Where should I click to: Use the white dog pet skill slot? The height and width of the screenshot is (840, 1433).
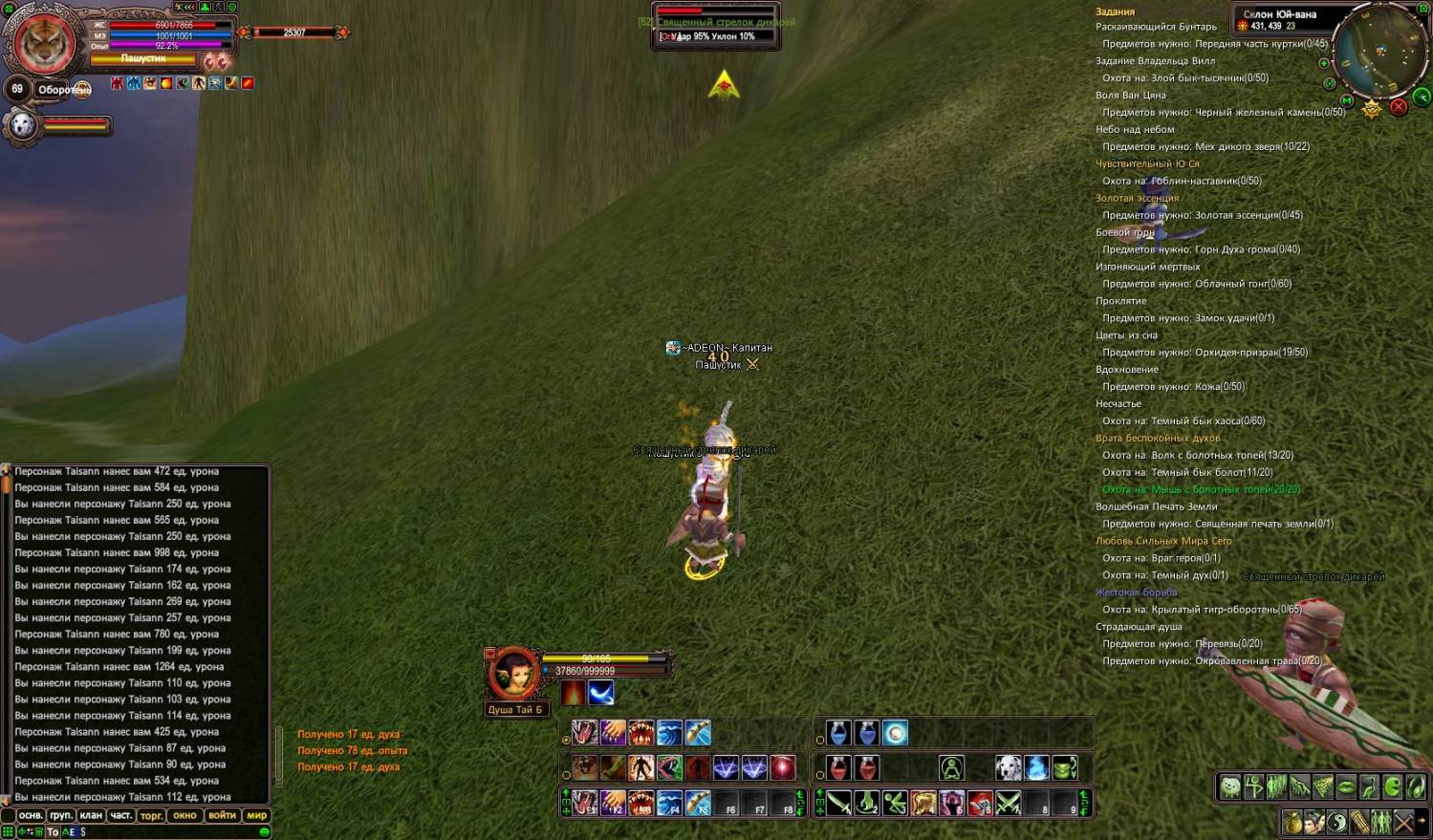pos(1009,767)
